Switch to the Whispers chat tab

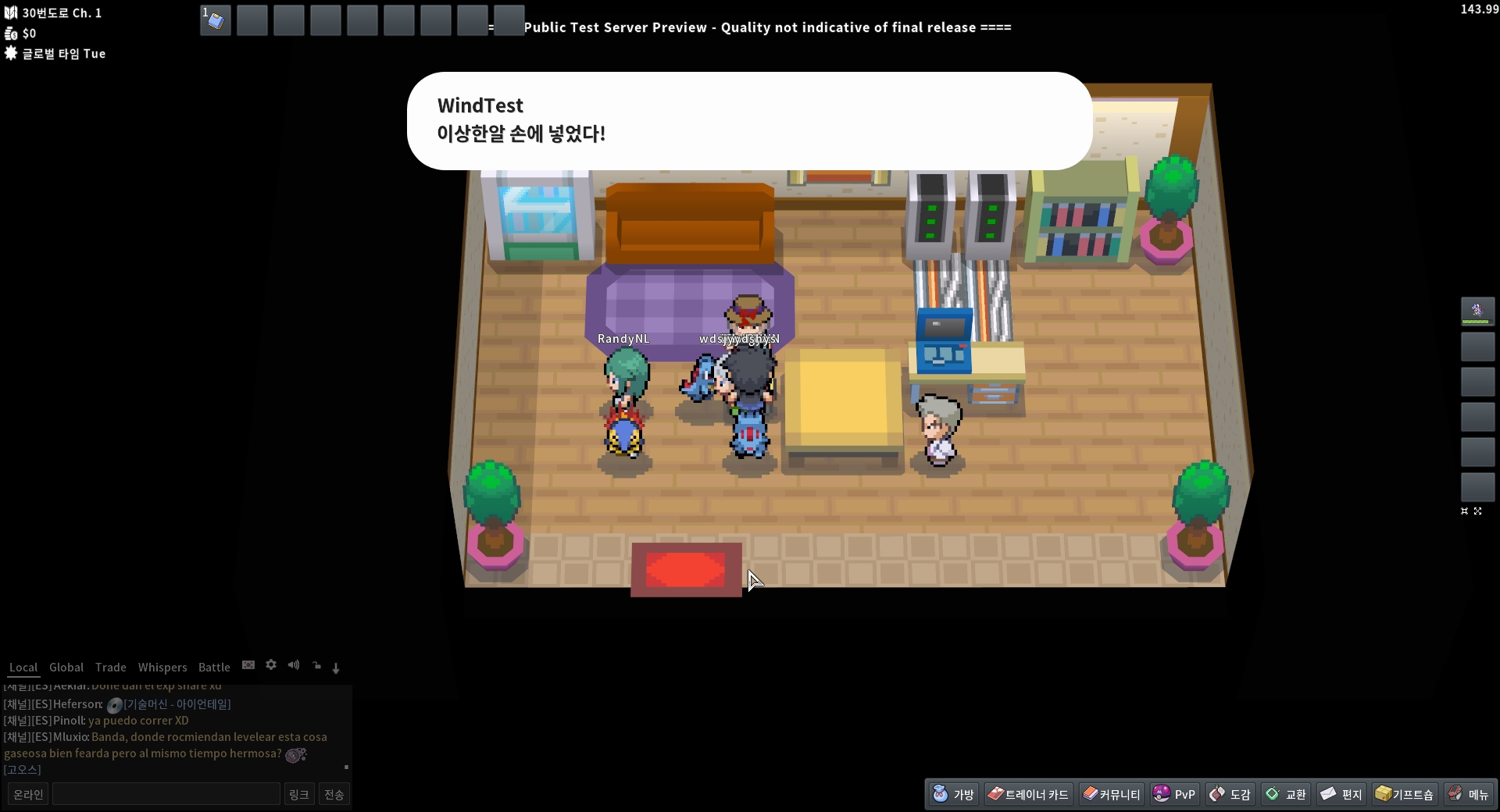pyautogui.click(x=162, y=668)
